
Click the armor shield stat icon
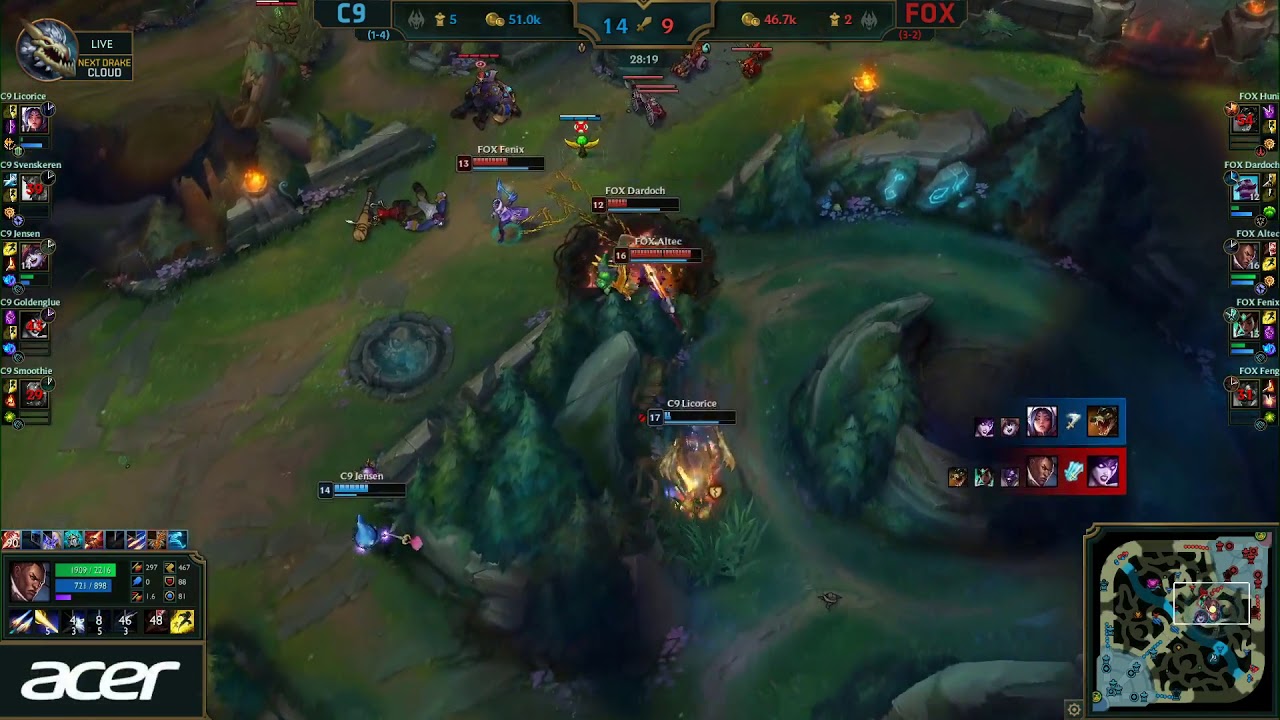(x=169, y=582)
